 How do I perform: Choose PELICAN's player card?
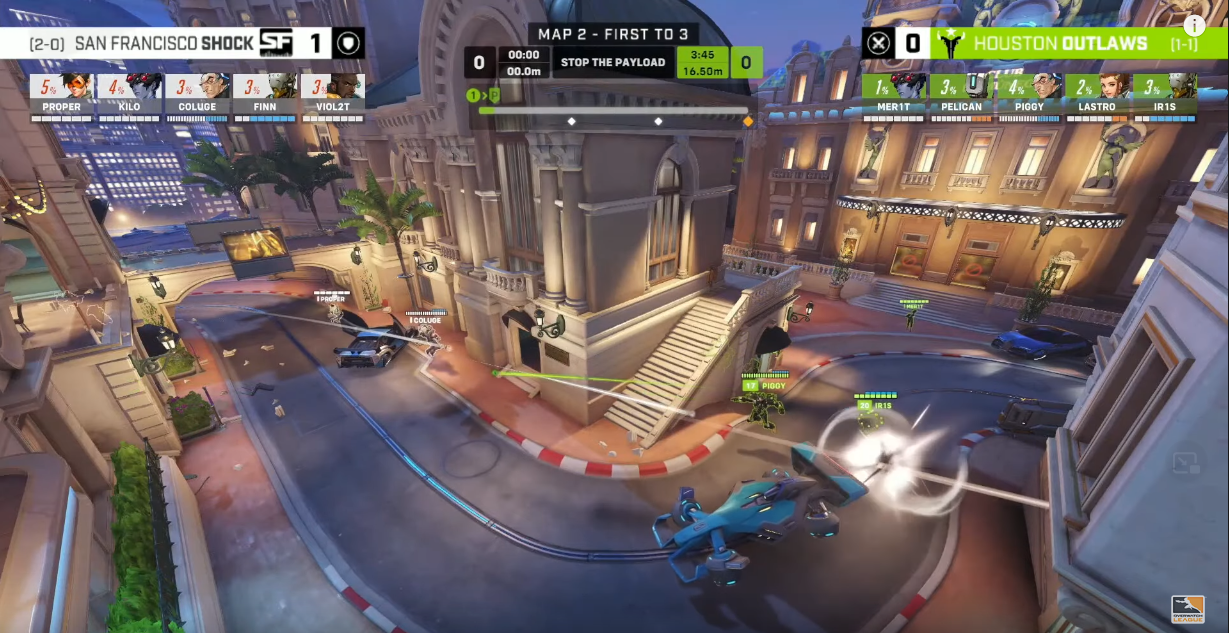pos(963,97)
